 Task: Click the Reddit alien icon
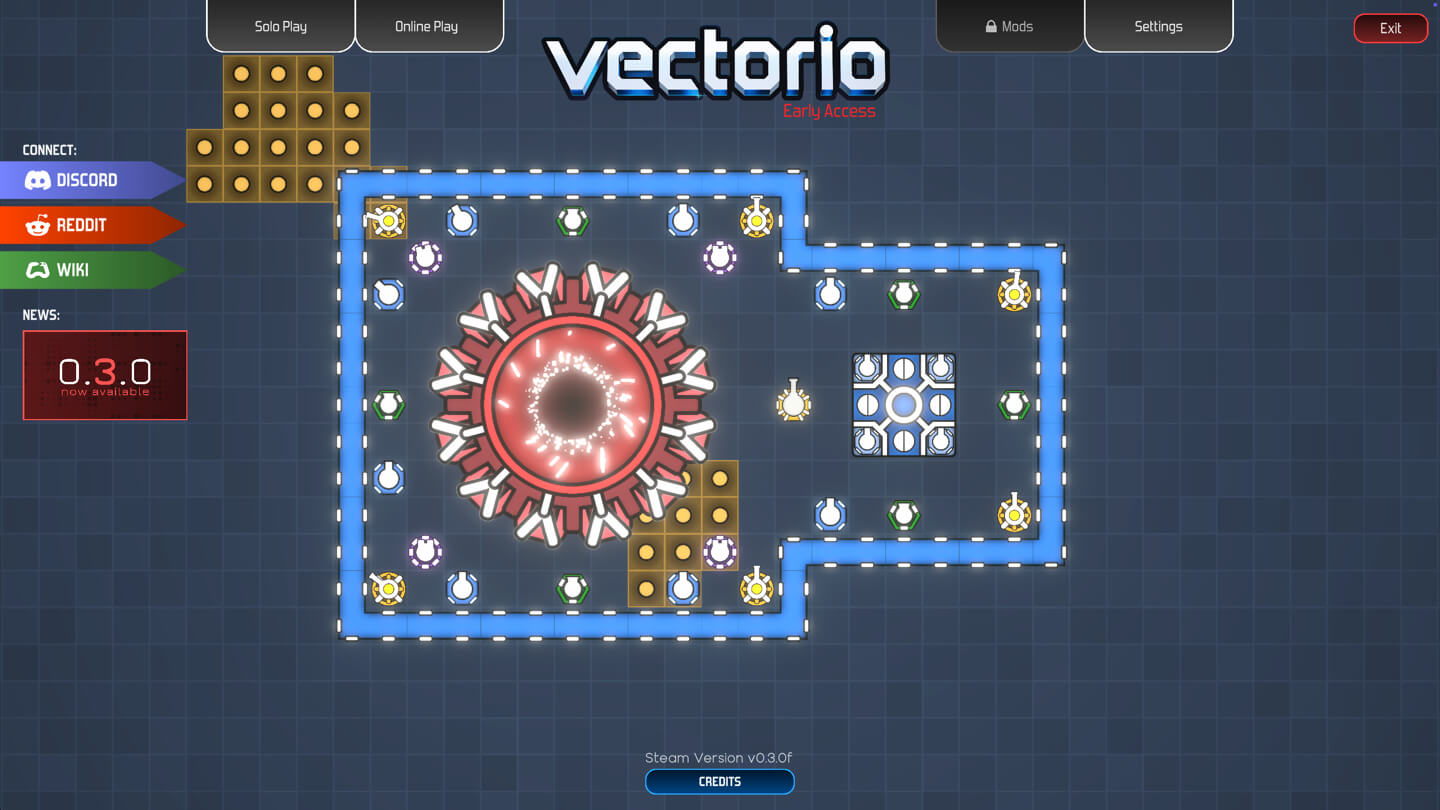40,225
